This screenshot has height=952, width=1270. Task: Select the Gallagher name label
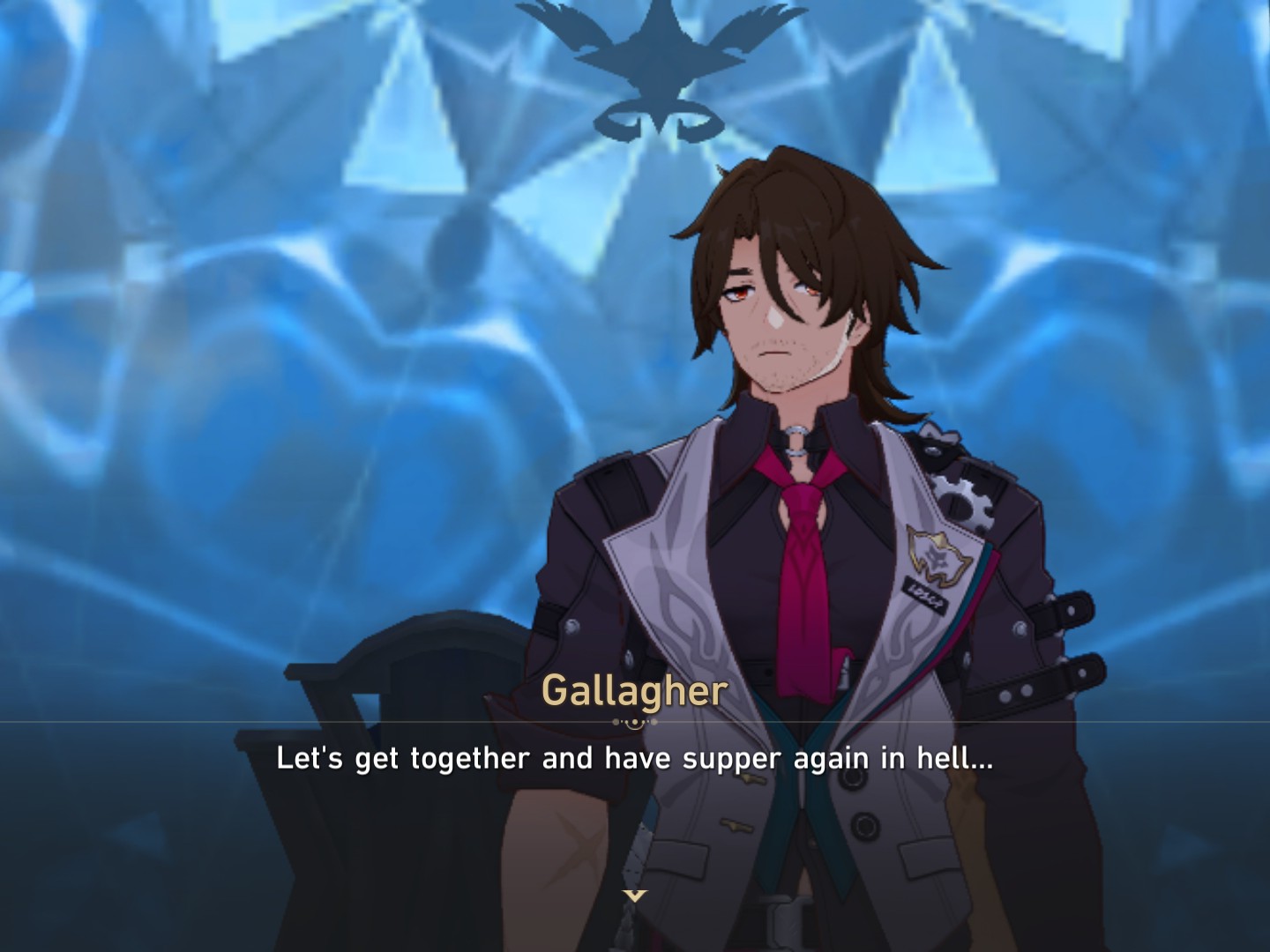point(631,693)
